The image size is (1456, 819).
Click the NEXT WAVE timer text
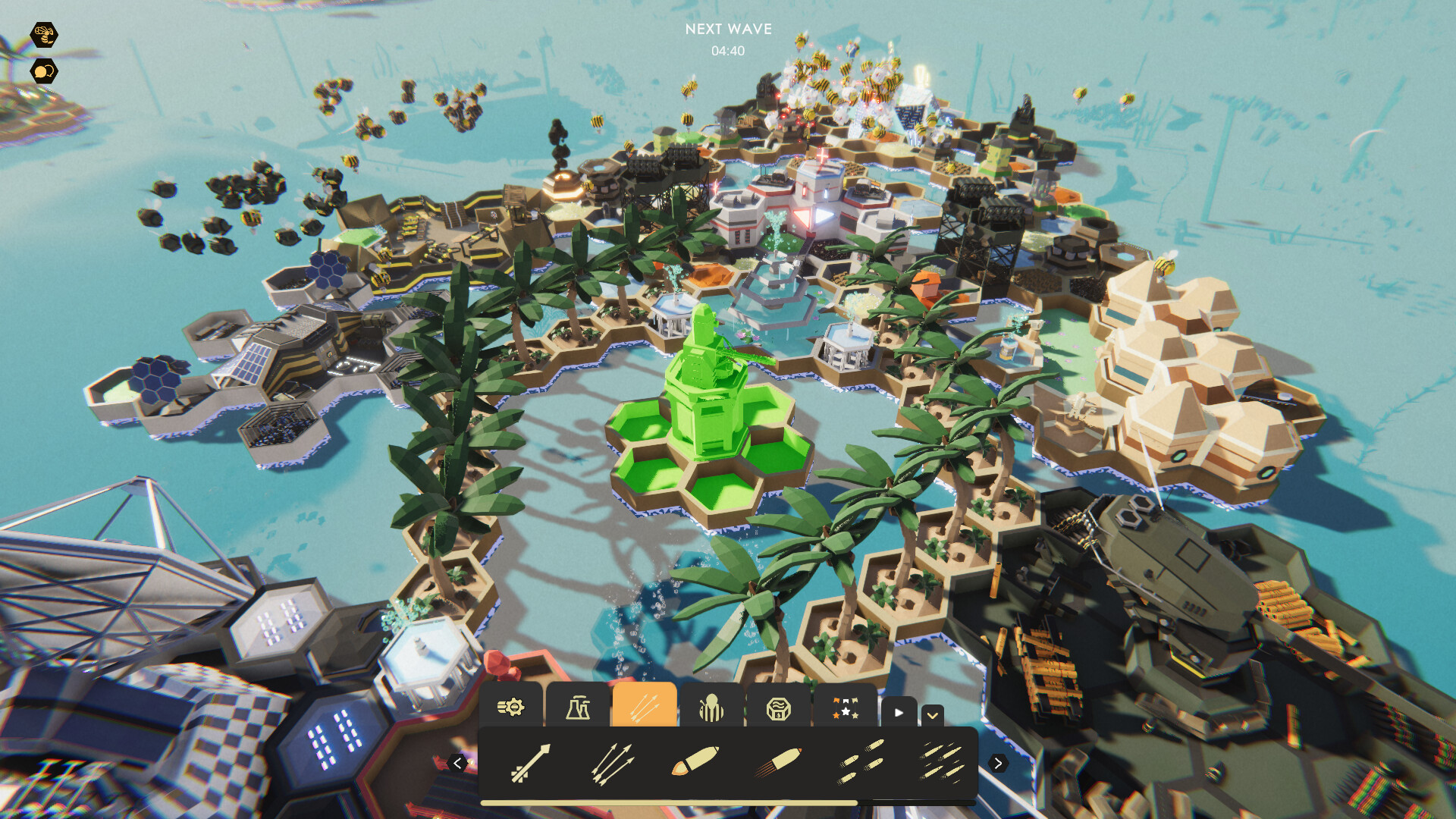(x=727, y=30)
